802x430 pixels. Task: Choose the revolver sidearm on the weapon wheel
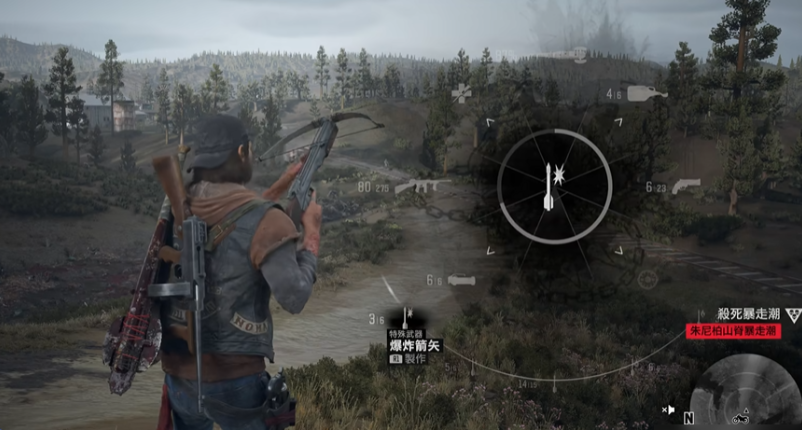tap(686, 184)
